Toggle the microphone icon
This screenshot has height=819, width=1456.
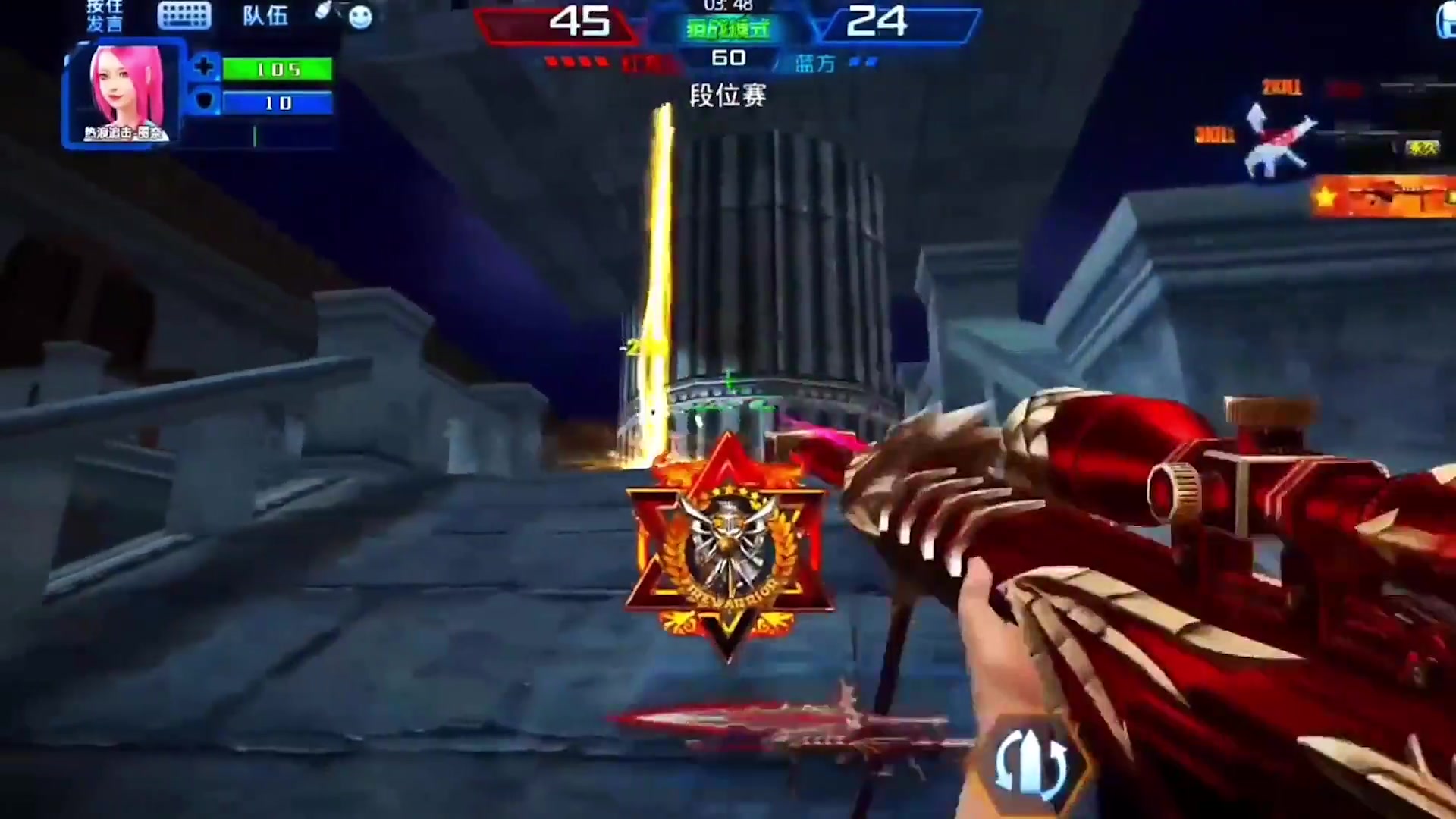[323, 11]
